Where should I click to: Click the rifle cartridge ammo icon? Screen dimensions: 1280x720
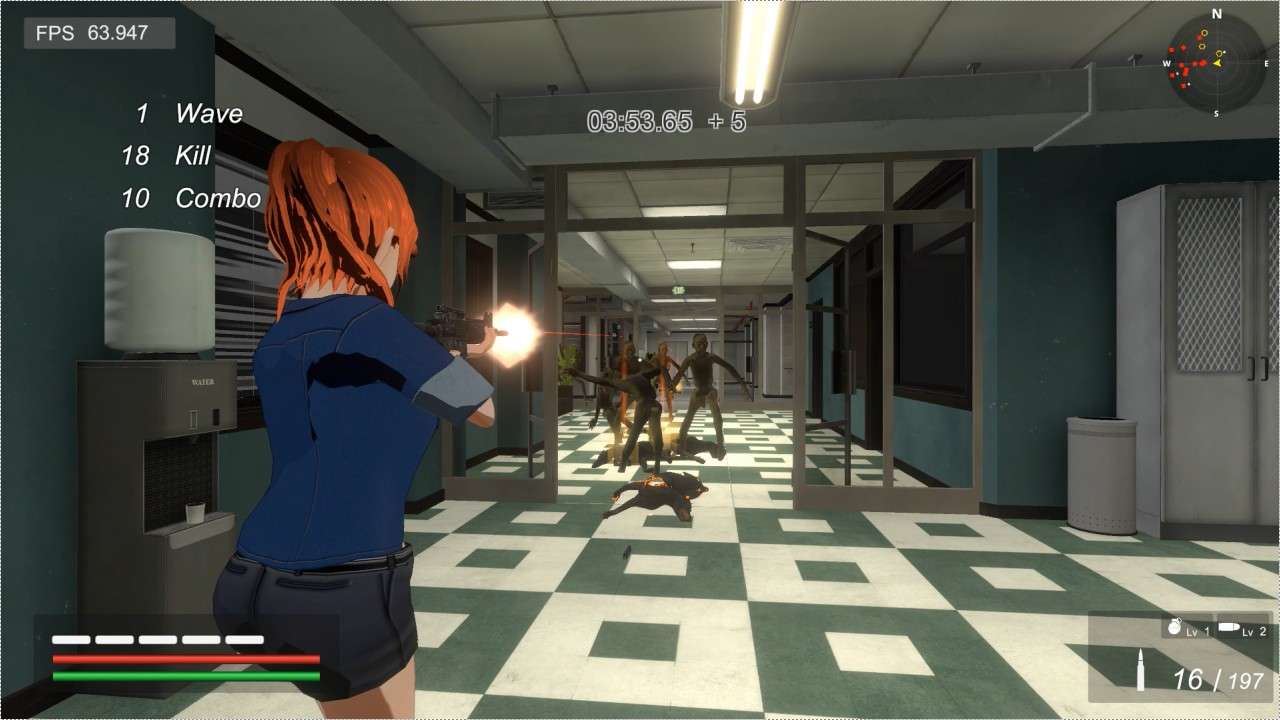pos(1142,674)
